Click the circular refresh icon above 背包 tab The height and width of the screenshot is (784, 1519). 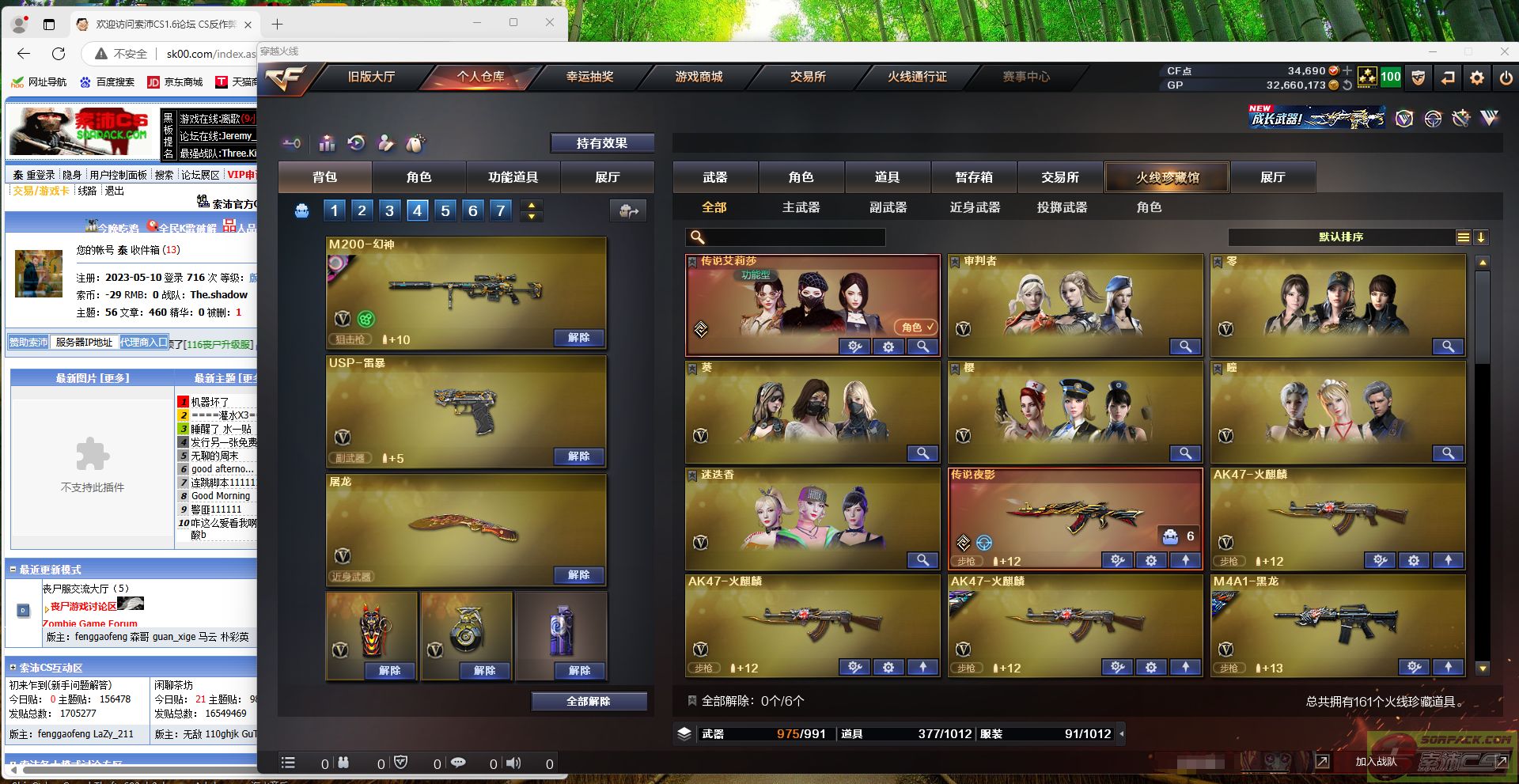(356, 143)
